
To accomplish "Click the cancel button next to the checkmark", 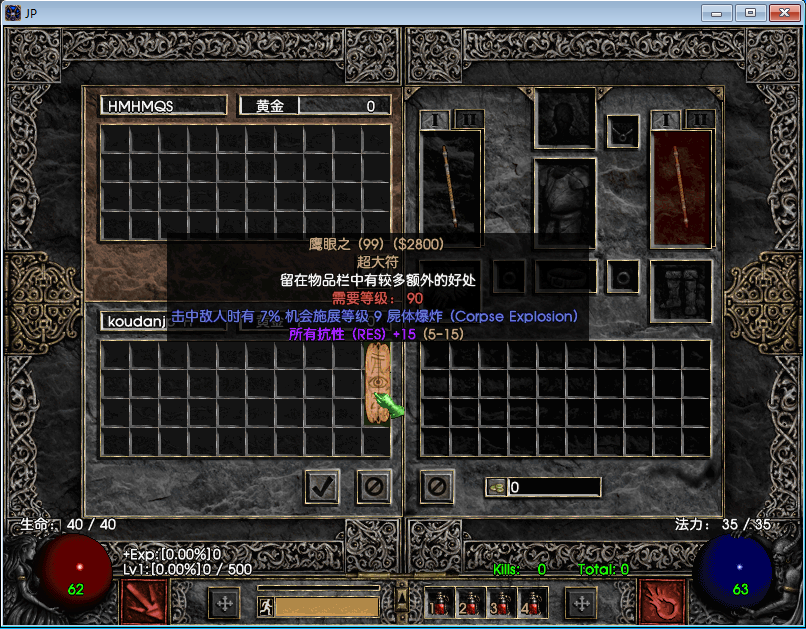I will coord(373,487).
